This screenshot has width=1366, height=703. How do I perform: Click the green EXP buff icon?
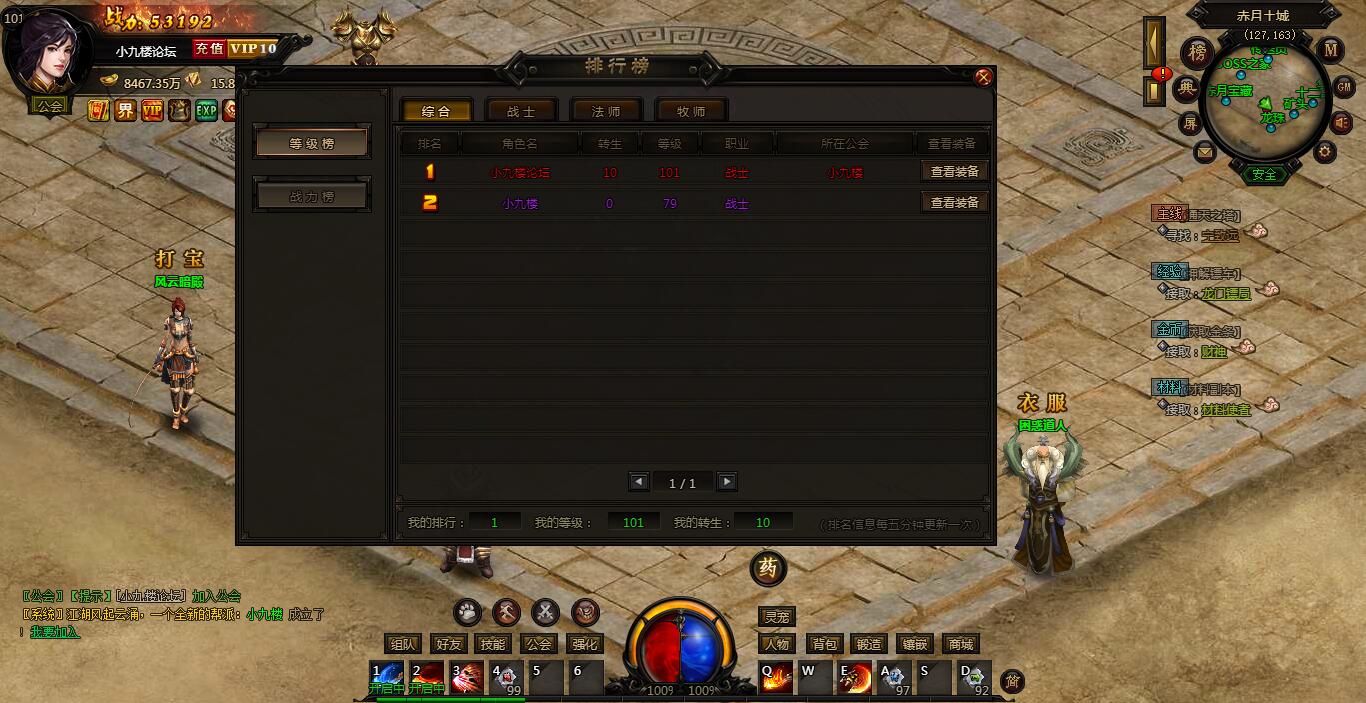(206, 110)
